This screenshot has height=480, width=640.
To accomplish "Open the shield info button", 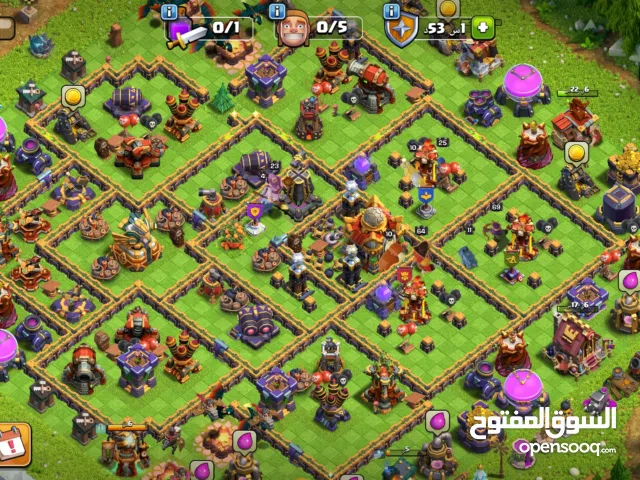I will coord(391,9).
